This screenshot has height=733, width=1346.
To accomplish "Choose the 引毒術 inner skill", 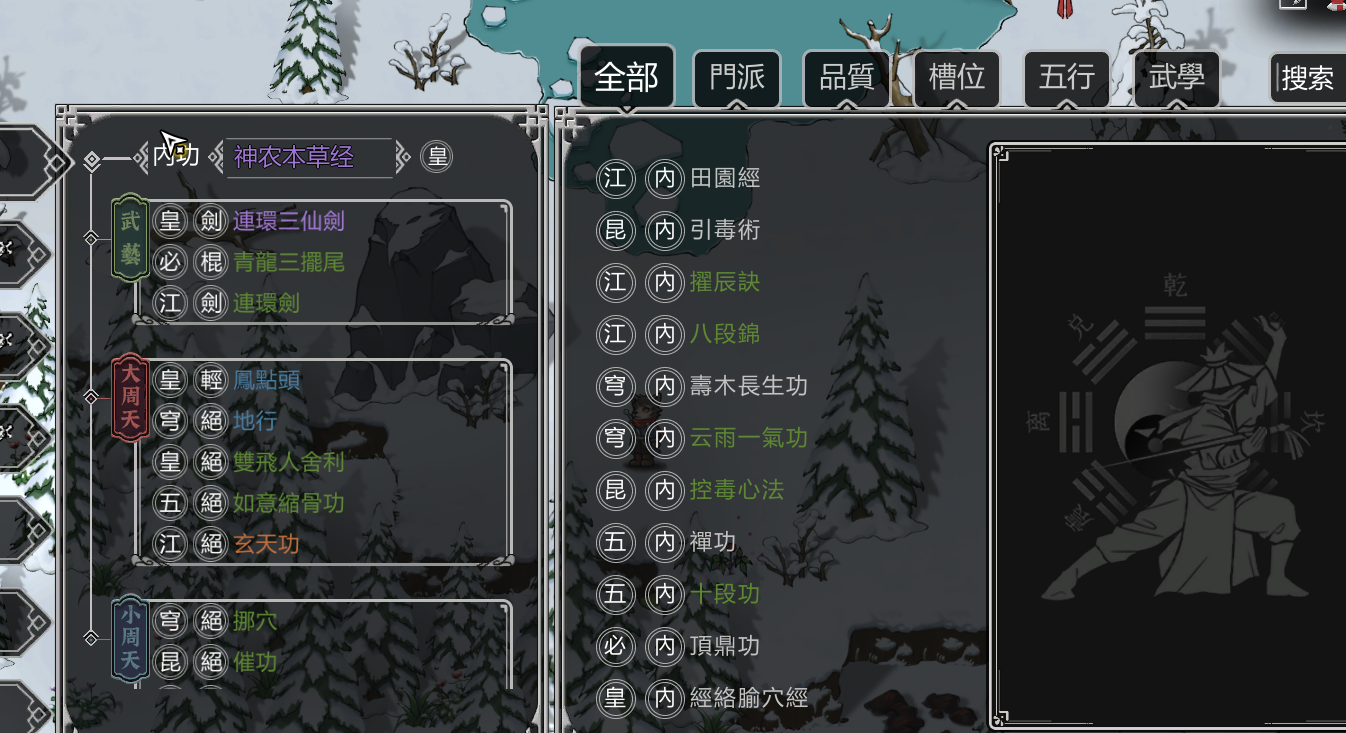I will point(725,230).
